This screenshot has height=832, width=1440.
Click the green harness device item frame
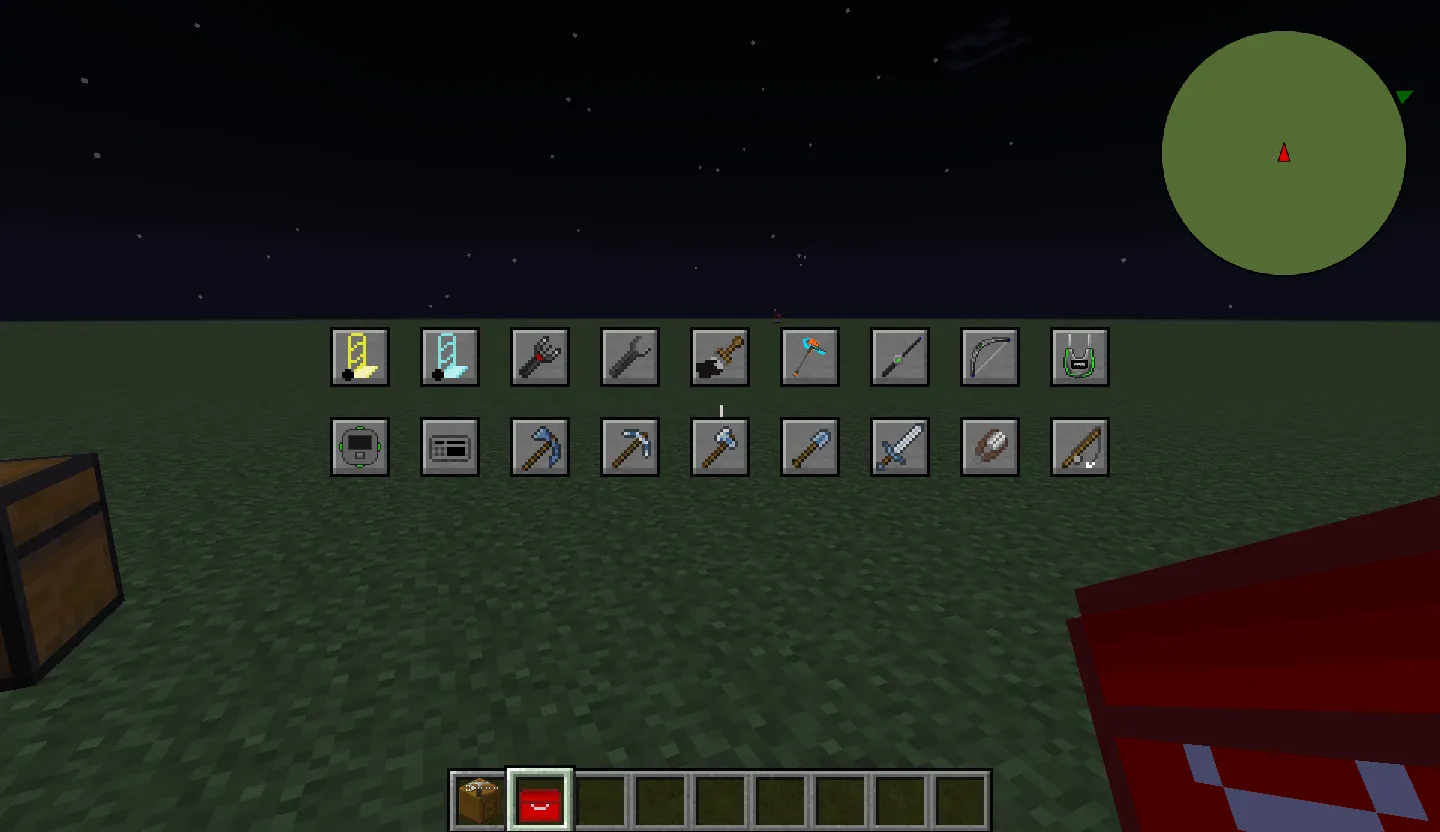tap(1079, 357)
